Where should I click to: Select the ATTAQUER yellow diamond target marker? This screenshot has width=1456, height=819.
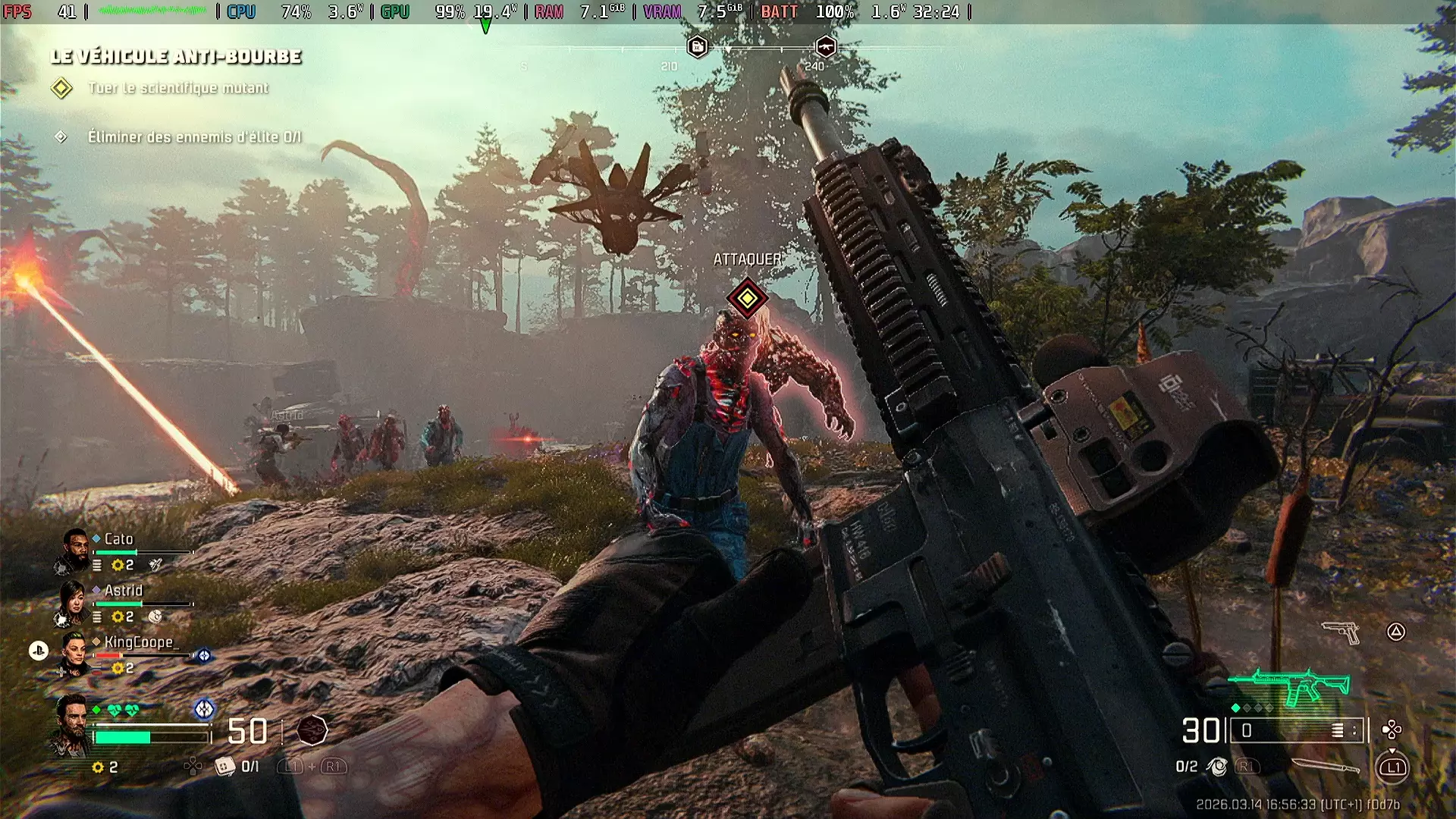747,298
